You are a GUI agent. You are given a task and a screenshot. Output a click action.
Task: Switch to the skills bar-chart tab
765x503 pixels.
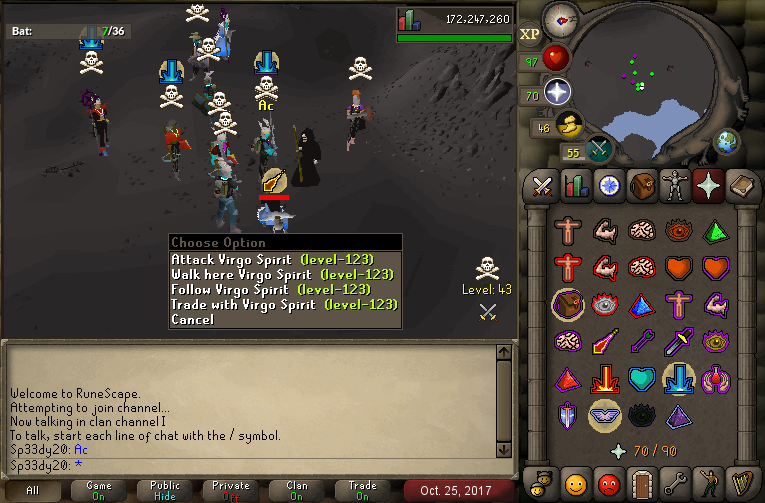click(x=575, y=186)
